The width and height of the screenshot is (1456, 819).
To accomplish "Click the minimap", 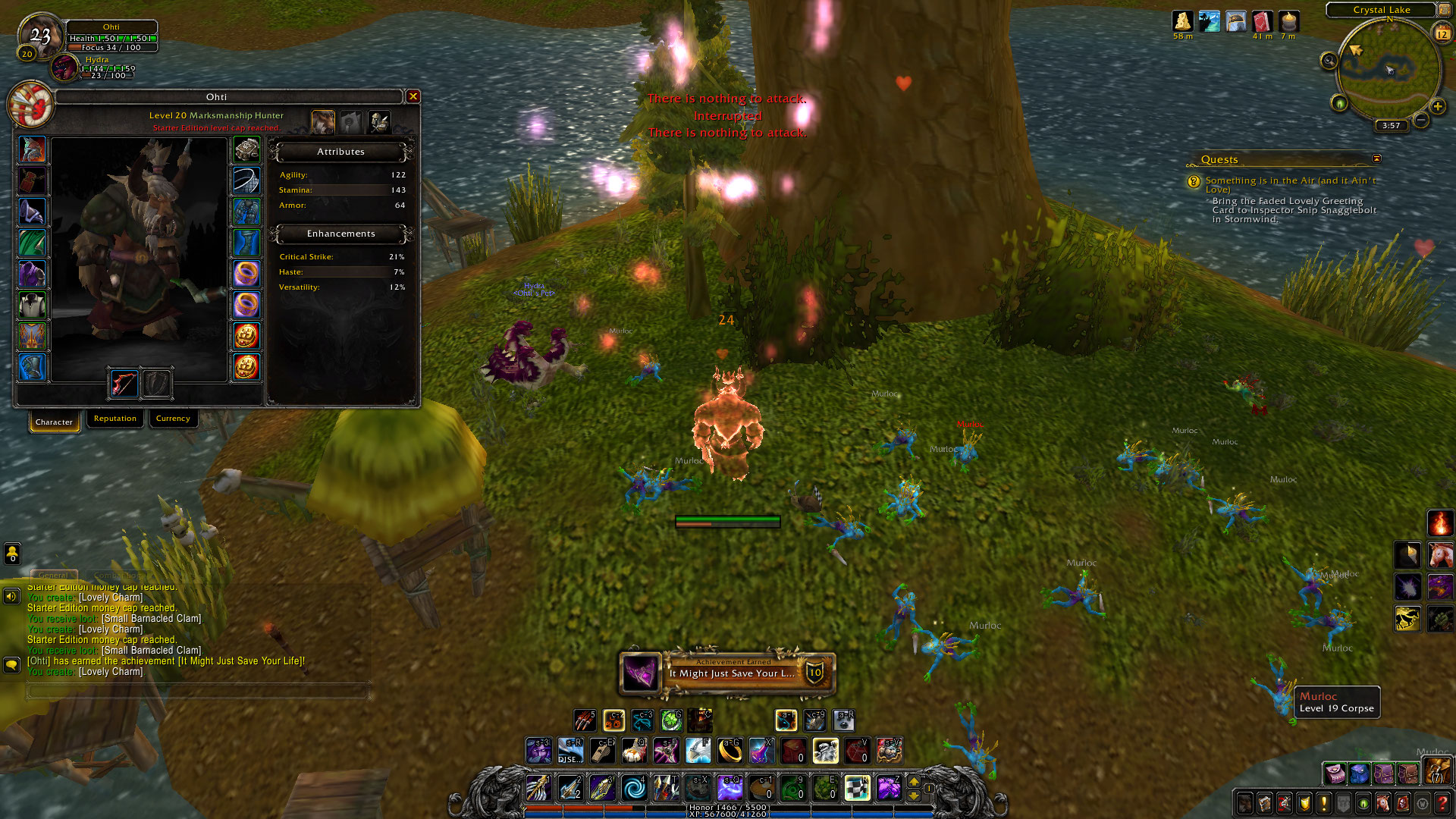I will [x=1389, y=68].
